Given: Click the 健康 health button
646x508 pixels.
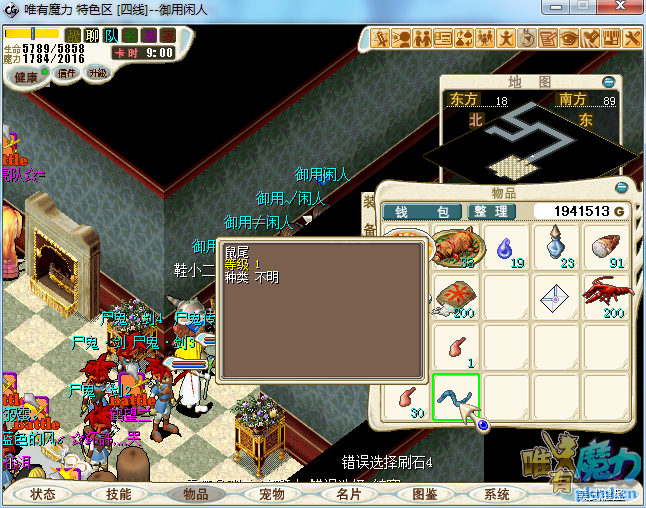Looking at the screenshot, I should pyautogui.click(x=26, y=78).
